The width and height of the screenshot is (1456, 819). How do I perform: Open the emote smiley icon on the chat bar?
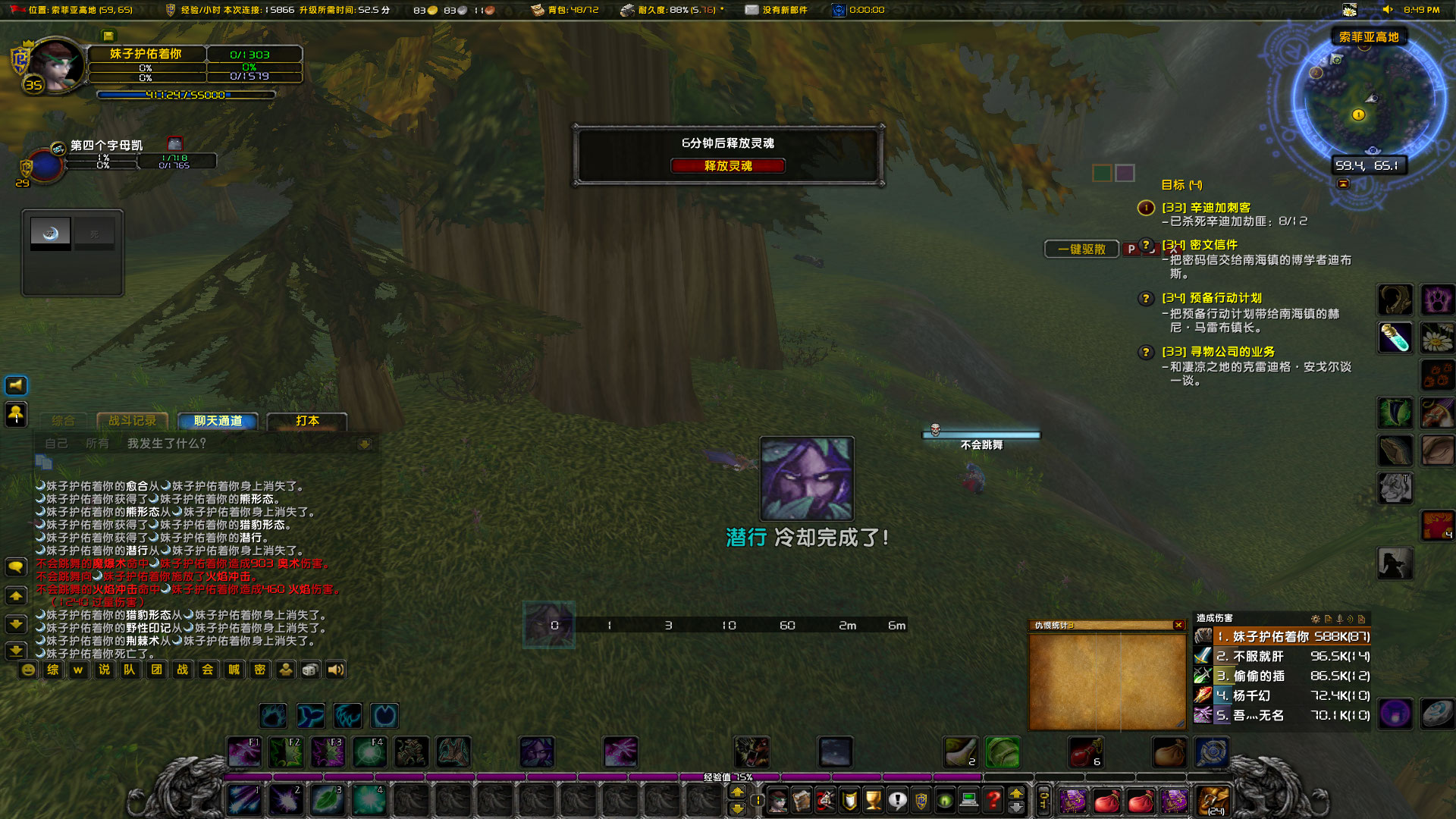coord(27,670)
